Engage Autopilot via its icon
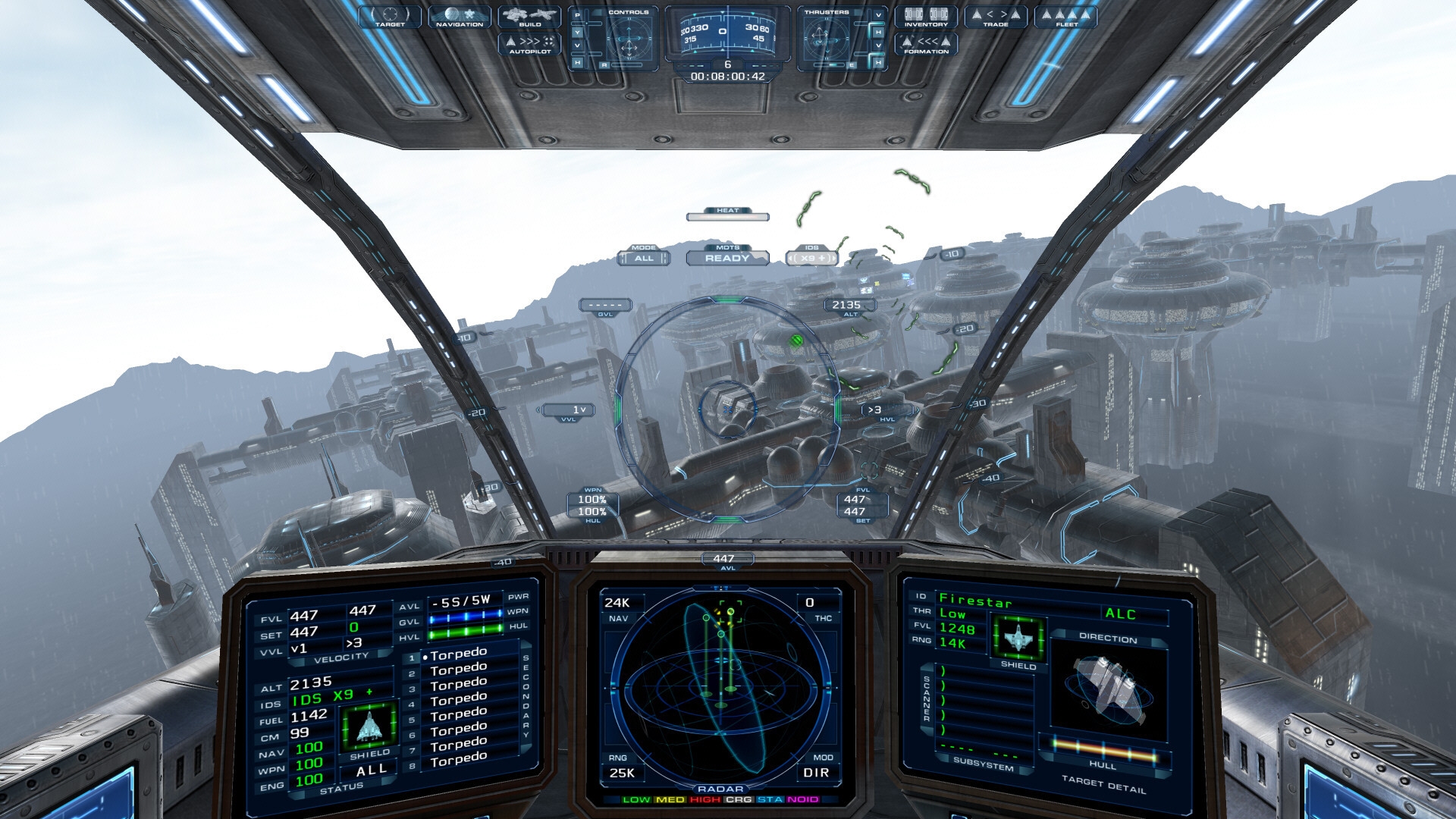 point(529,44)
